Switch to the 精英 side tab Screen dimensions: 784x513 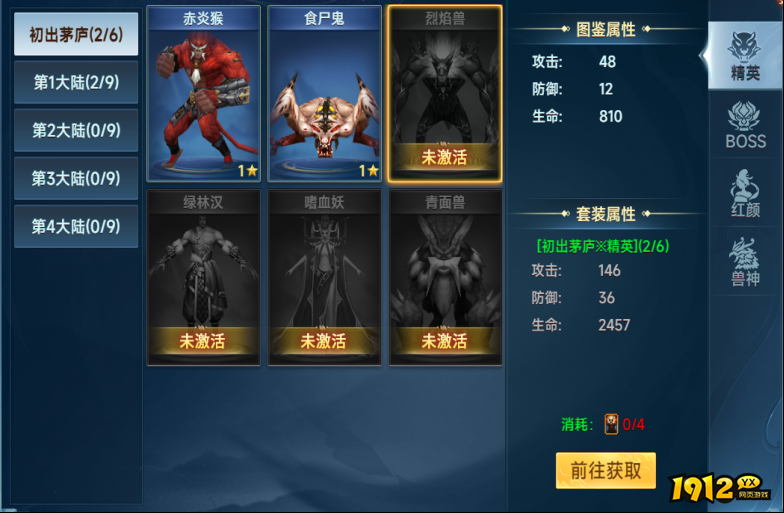point(745,56)
